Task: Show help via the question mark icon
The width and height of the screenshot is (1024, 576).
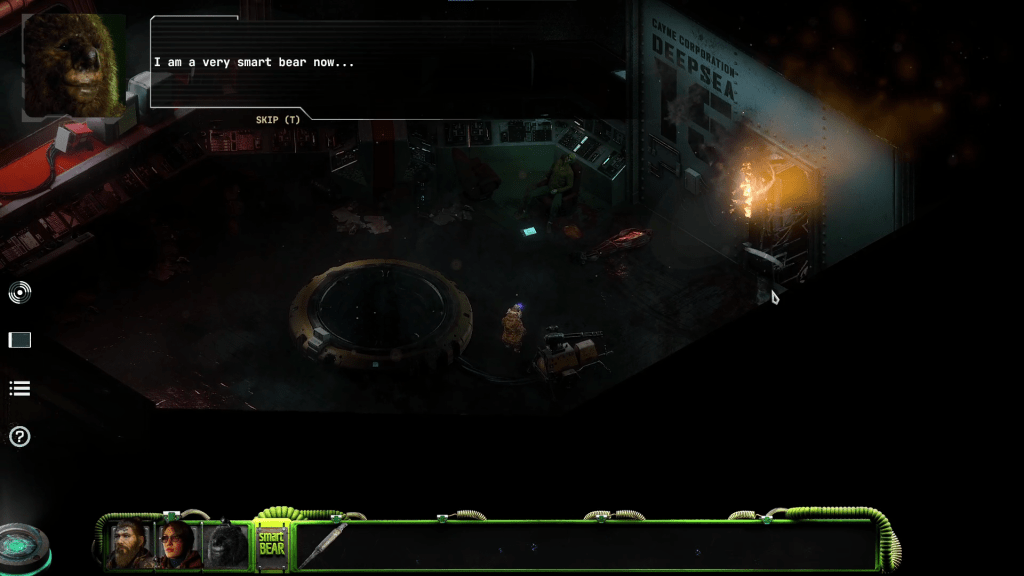Action: coord(20,437)
